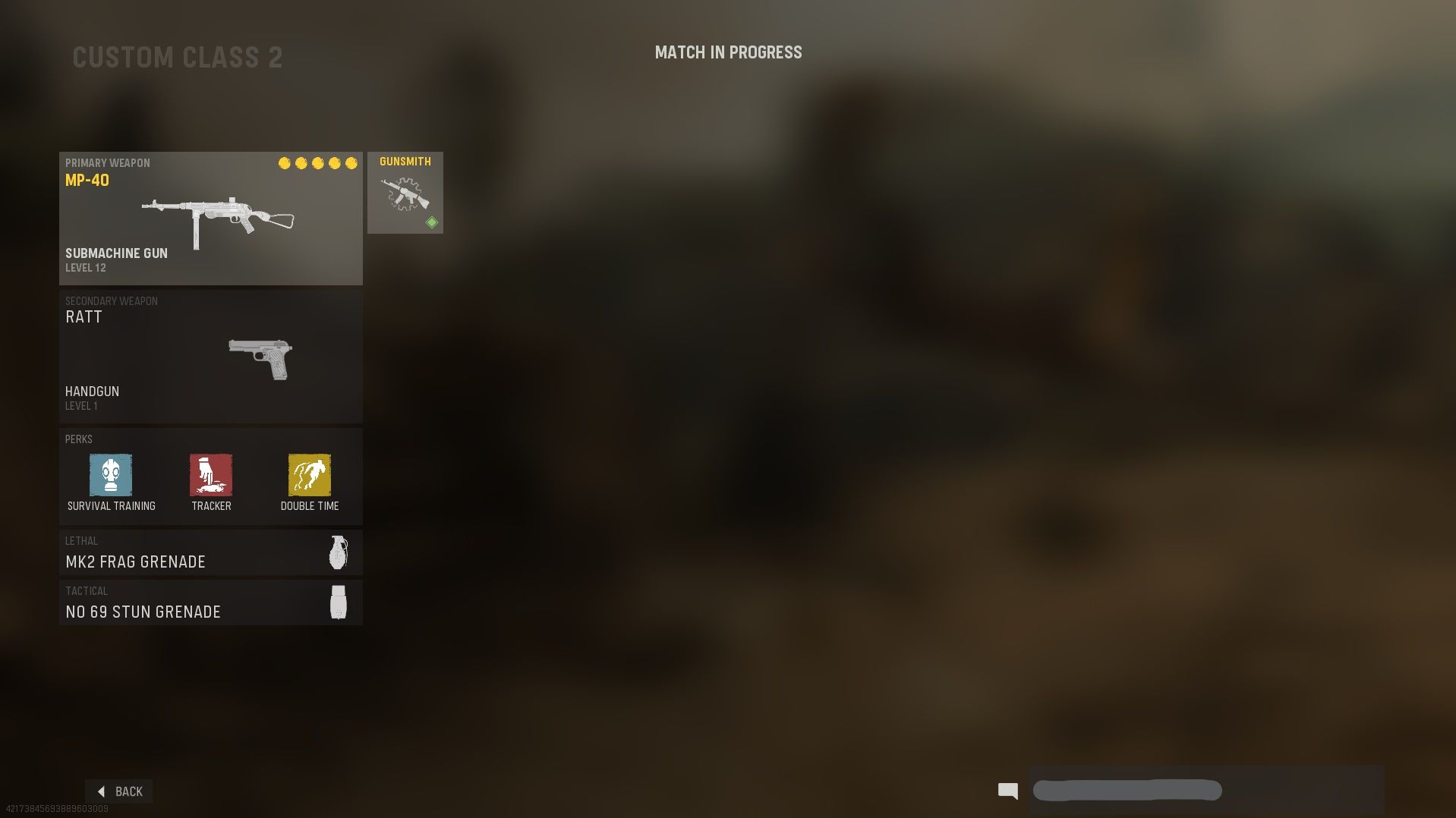Select the Double Time perk icon

pyautogui.click(x=309, y=477)
